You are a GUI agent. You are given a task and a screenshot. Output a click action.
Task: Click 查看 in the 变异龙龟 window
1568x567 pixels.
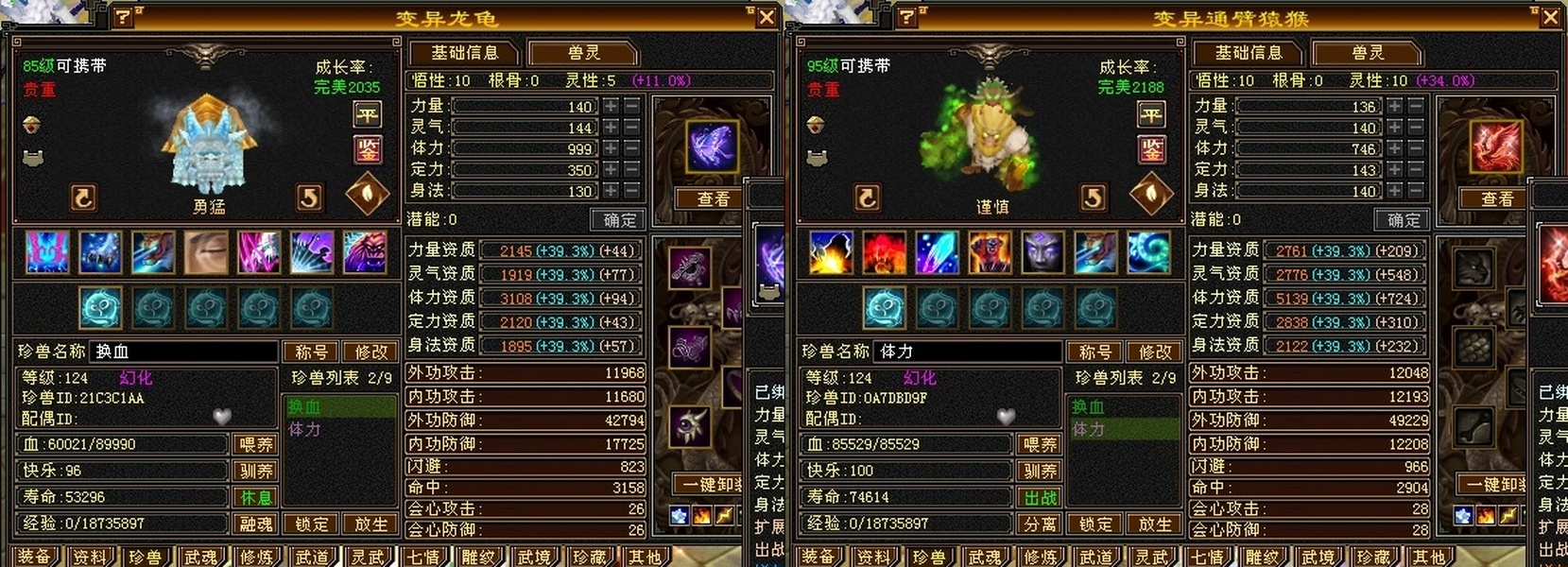[x=713, y=198]
